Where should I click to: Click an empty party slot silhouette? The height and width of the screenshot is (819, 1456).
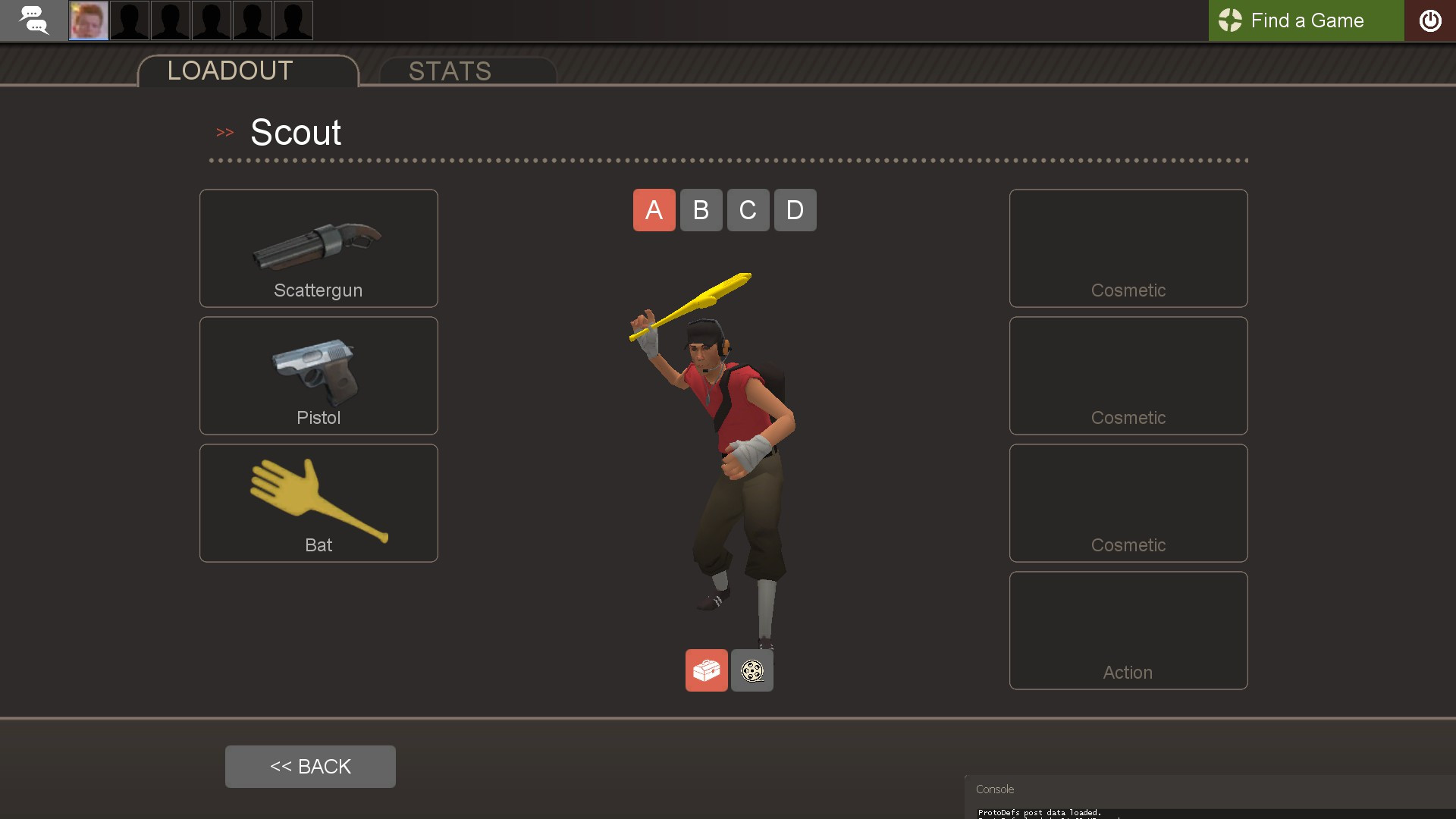coord(130,20)
